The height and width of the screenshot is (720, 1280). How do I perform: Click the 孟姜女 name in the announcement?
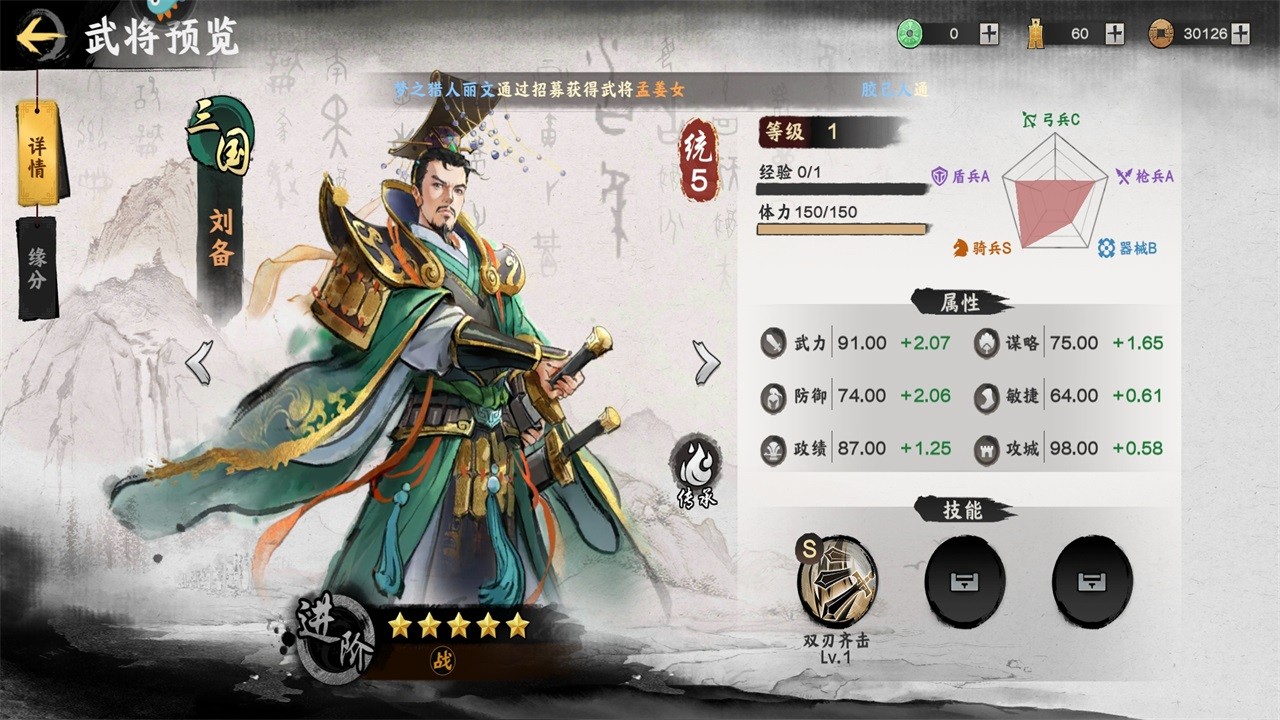click(663, 89)
